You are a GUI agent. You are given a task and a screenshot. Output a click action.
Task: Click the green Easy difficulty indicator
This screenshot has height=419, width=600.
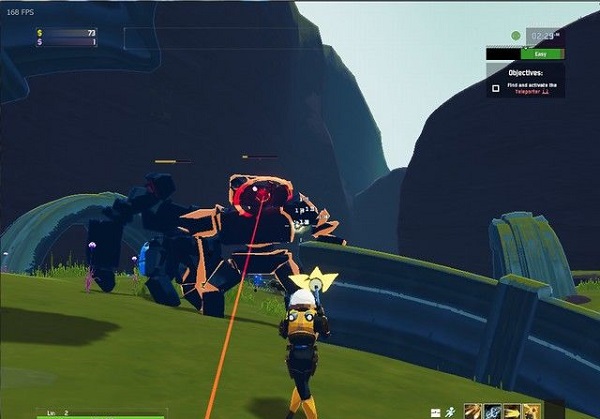541,54
